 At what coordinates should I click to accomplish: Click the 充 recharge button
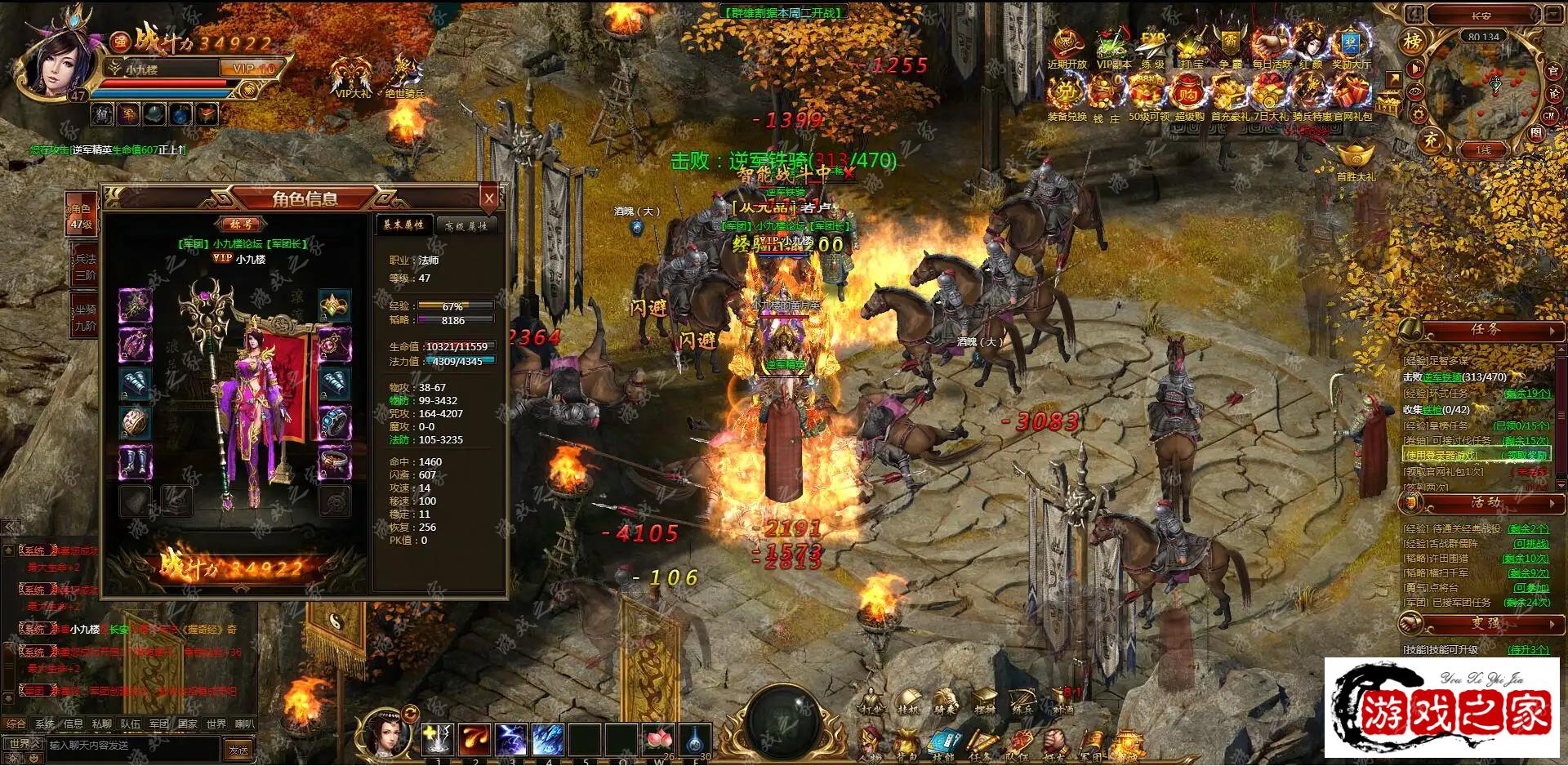click(1432, 140)
